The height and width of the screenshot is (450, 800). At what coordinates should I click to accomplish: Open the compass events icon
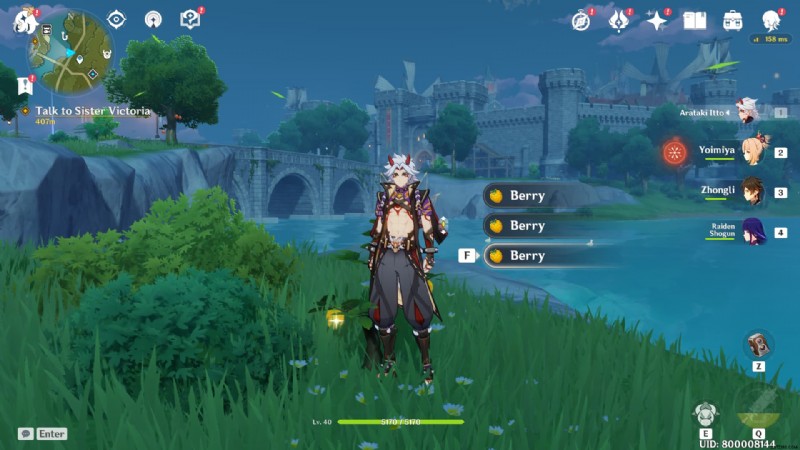[581, 20]
